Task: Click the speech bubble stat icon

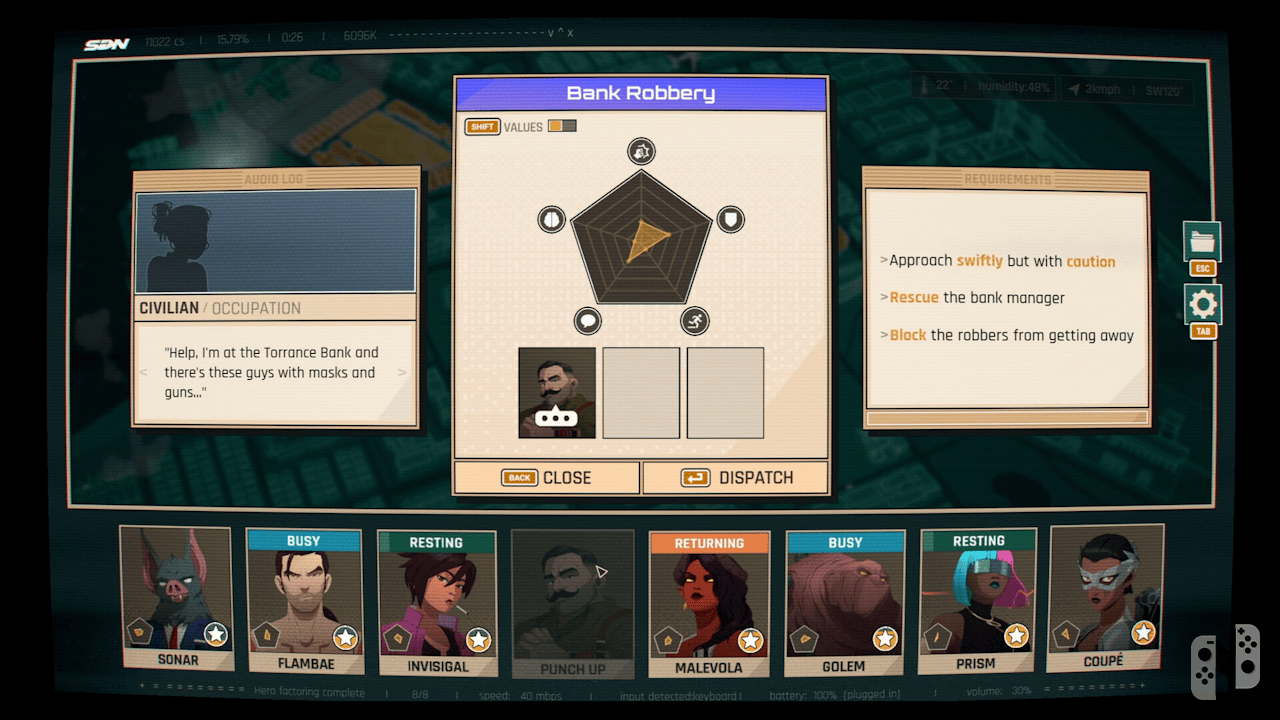Action: point(588,321)
